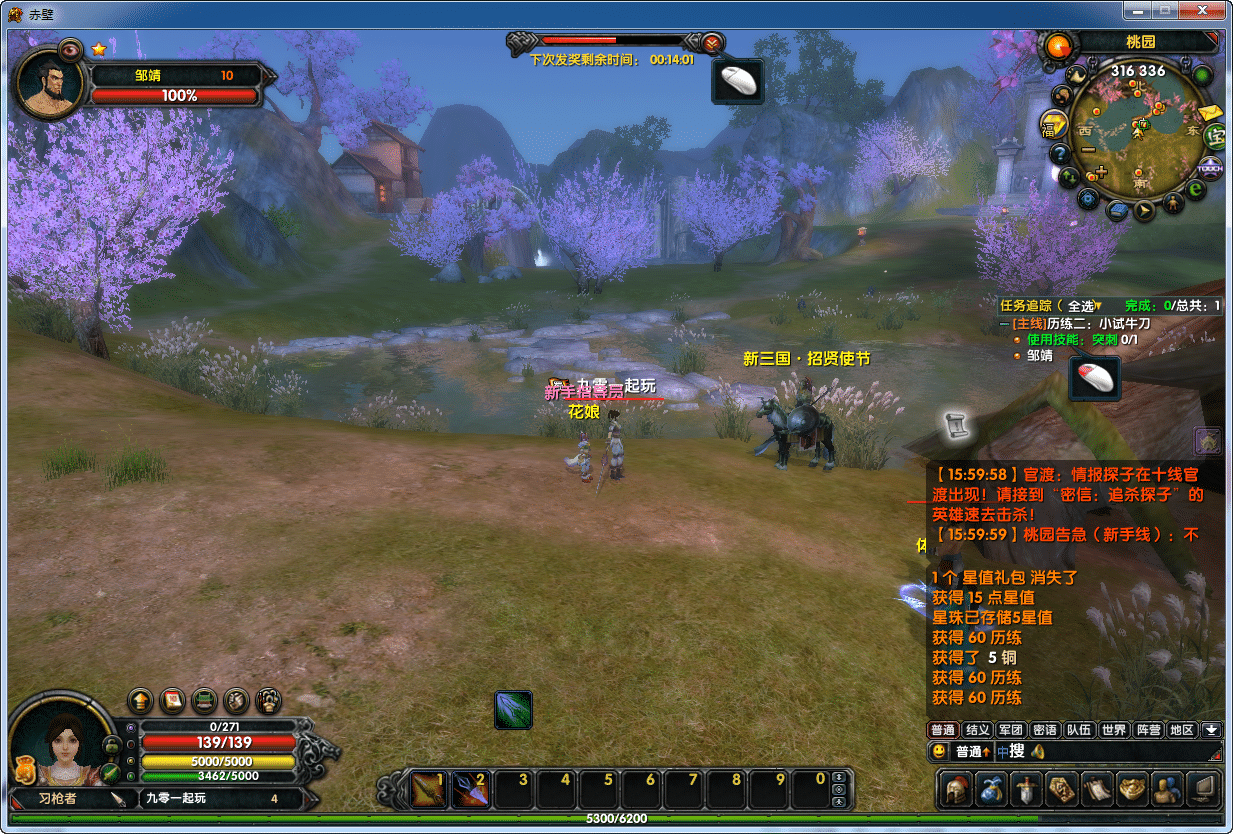Open the sword and shield skills icon
The image size is (1233, 834).
1027,789
